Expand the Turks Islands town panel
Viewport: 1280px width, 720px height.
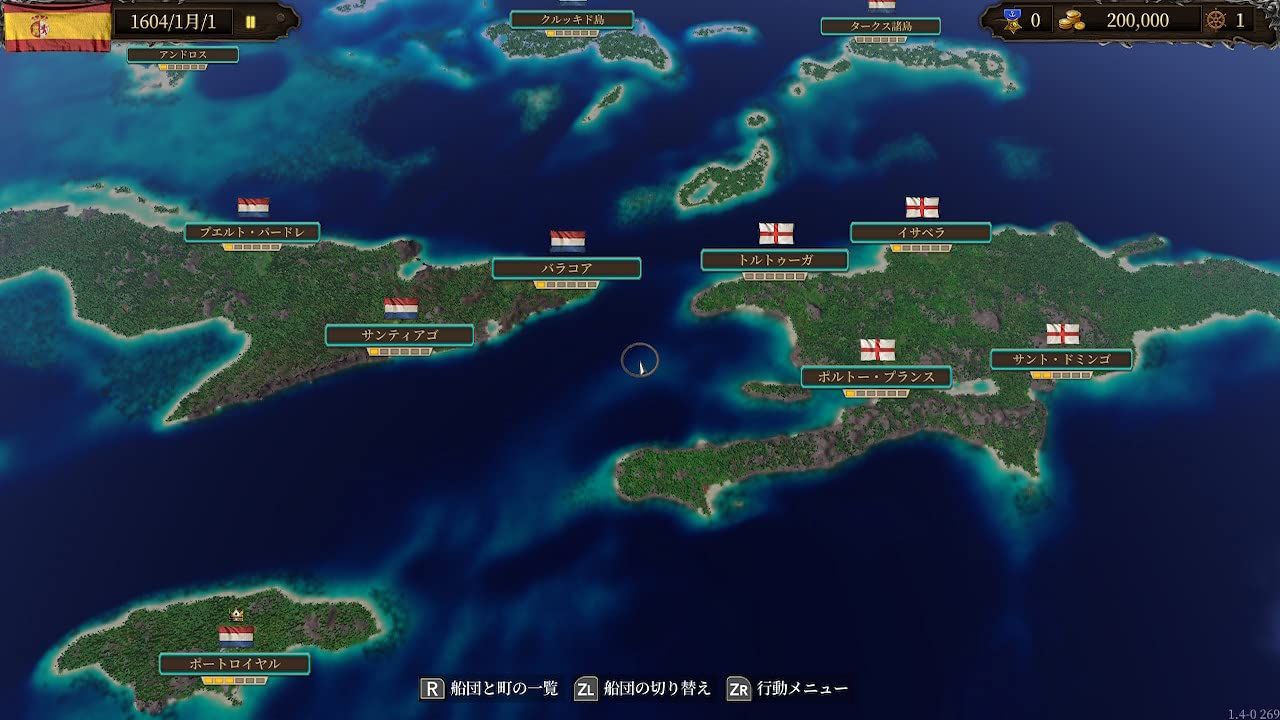click(879, 26)
